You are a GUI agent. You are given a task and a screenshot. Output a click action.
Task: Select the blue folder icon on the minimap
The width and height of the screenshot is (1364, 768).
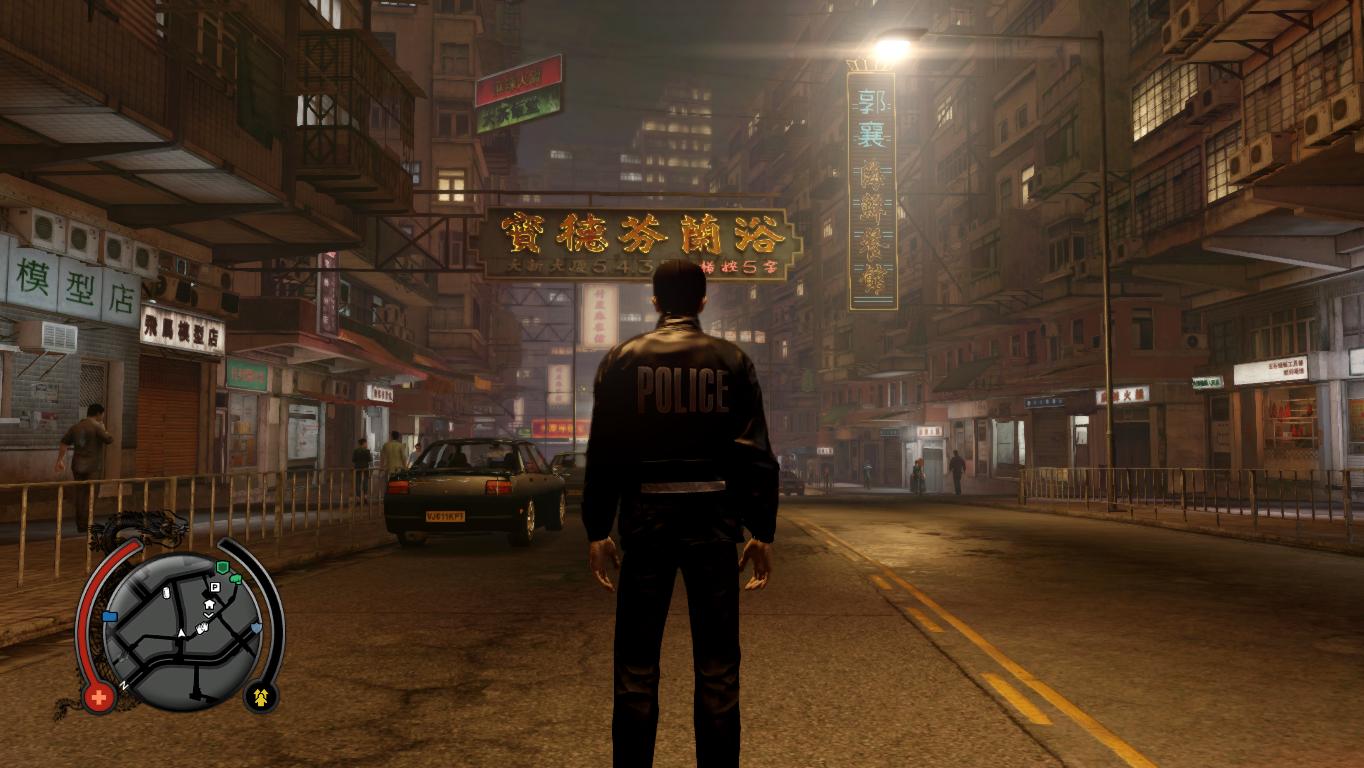[x=110, y=616]
